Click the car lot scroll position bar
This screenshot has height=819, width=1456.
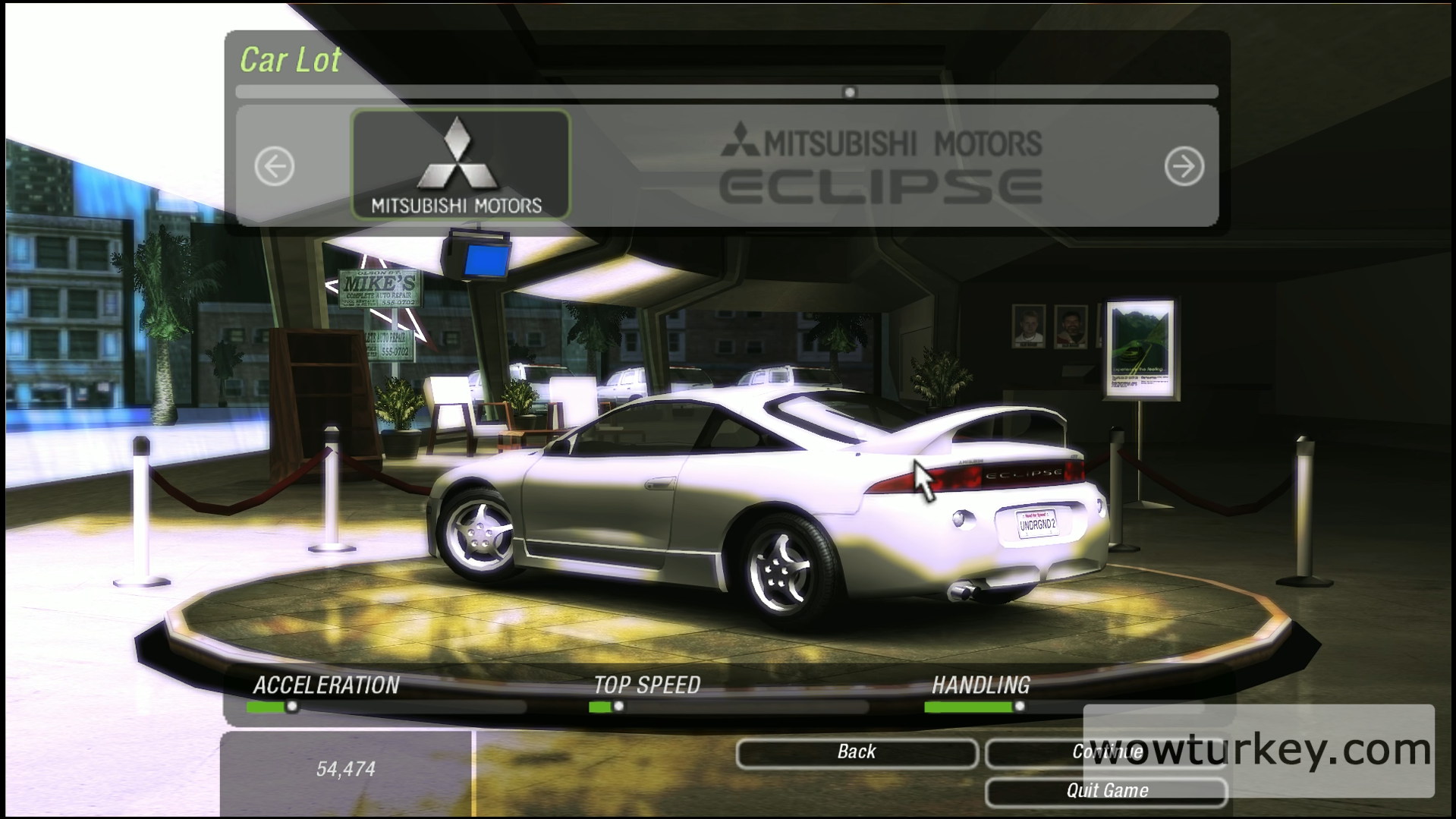(x=726, y=93)
